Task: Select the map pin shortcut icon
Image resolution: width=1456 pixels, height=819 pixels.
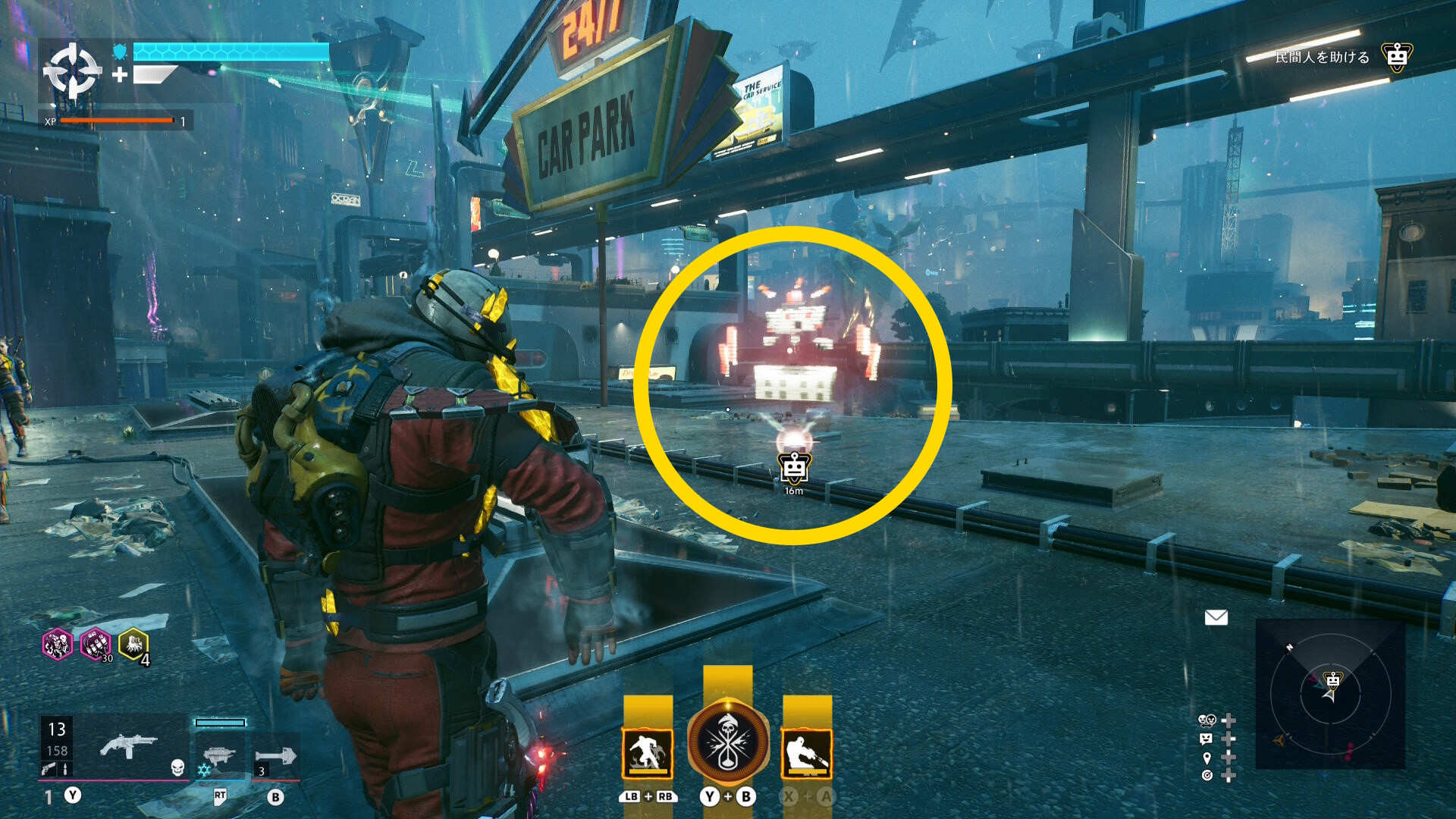Action: 1207,758
